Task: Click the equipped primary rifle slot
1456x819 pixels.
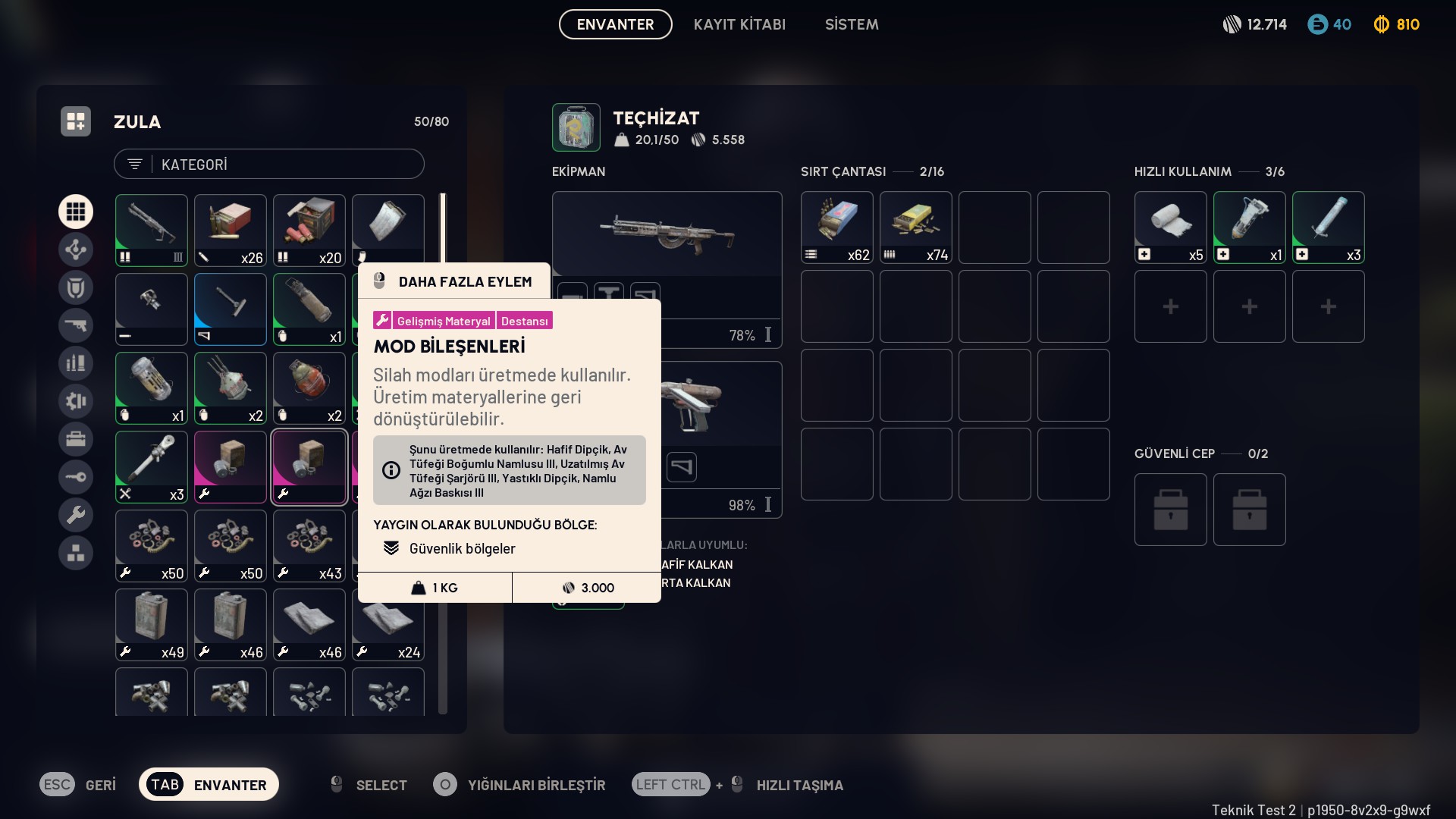Action: click(x=667, y=234)
